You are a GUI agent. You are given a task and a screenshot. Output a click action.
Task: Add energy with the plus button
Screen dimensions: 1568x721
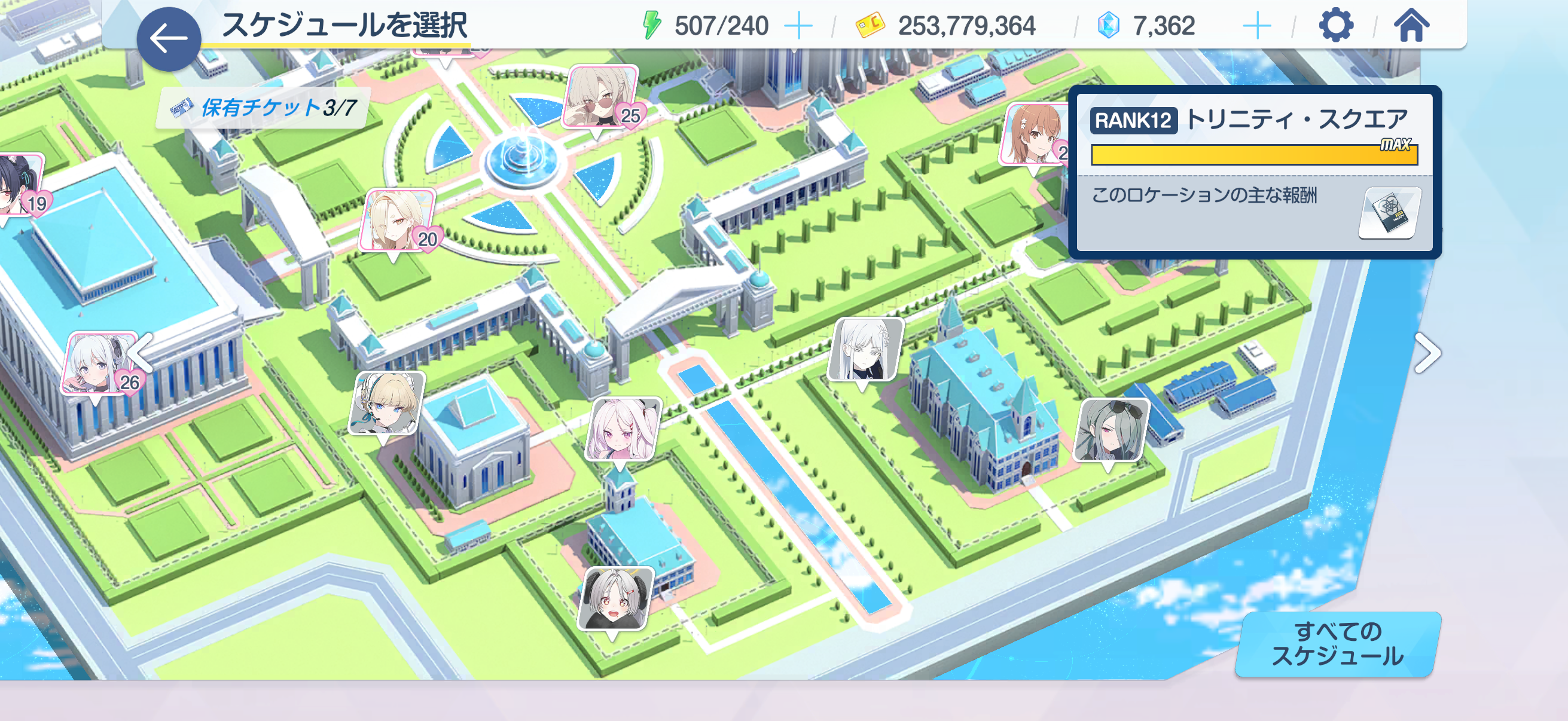798,26
